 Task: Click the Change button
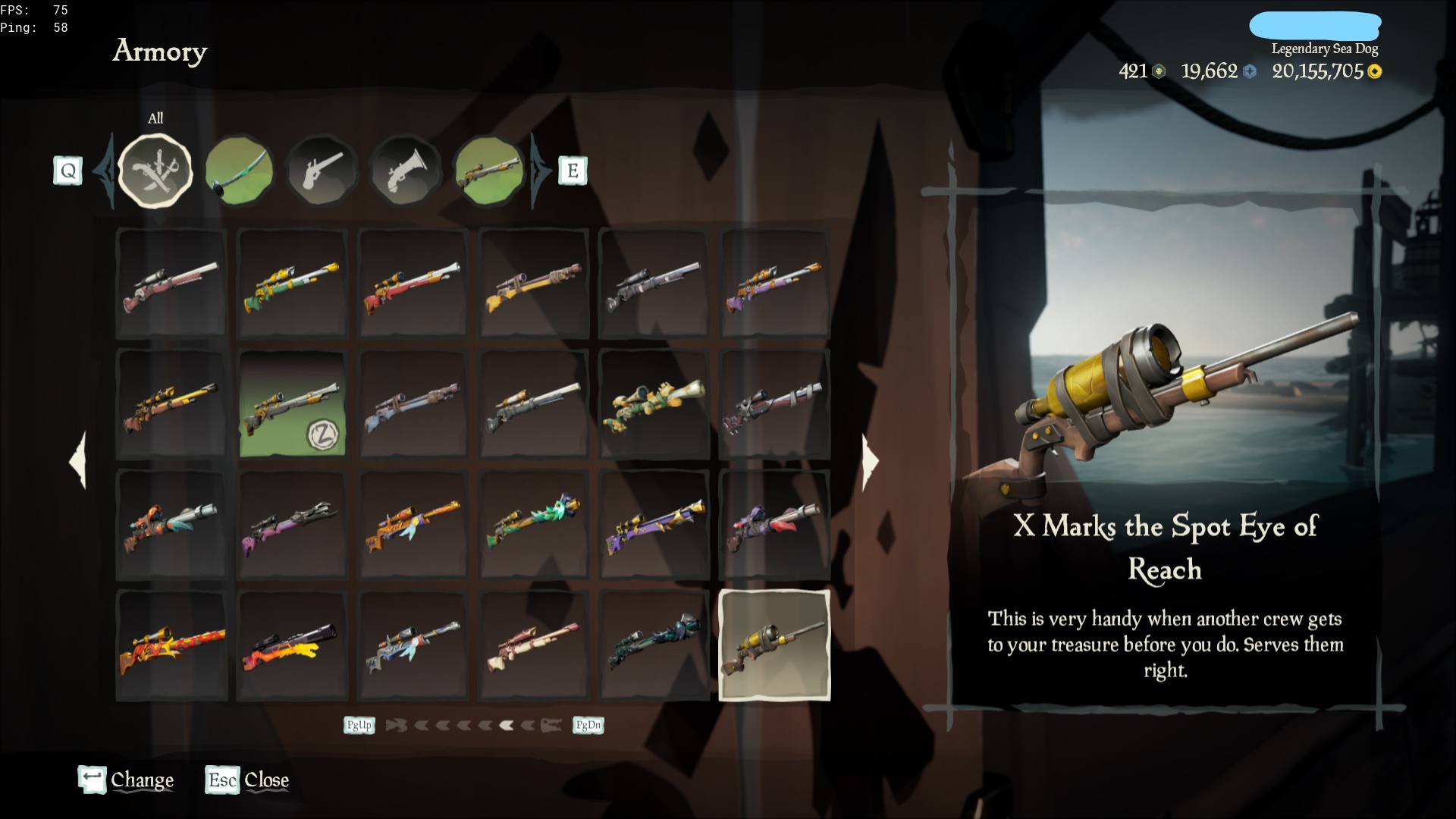click(x=126, y=780)
